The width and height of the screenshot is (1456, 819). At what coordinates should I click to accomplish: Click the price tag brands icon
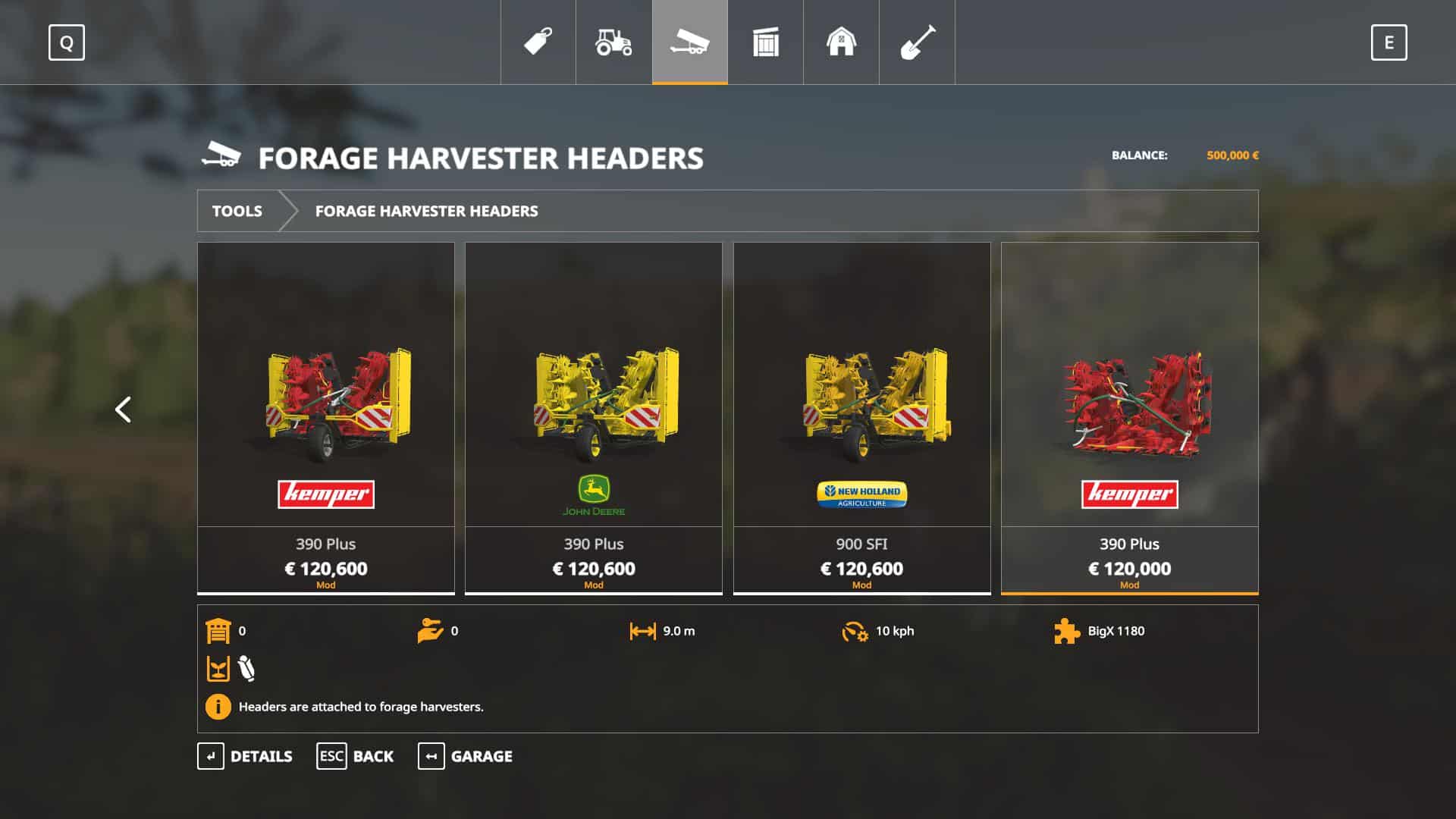coord(538,43)
